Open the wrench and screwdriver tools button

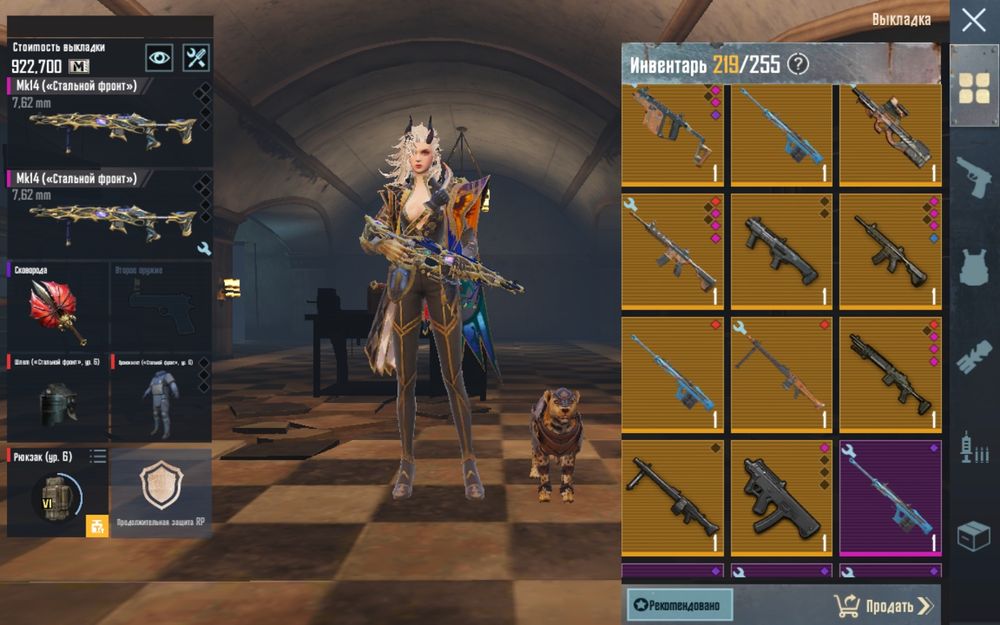[196, 57]
